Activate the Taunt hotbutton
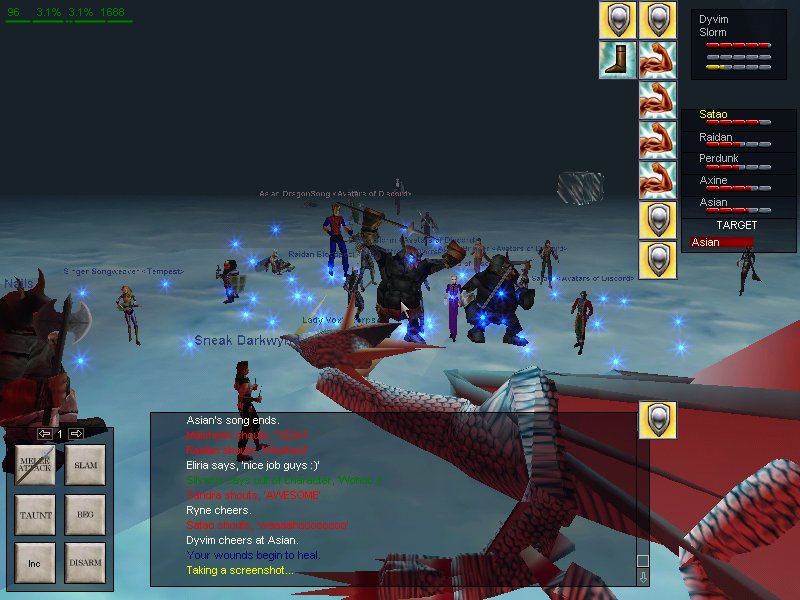The height and width of the screenshot is (600, 800). 35,515
